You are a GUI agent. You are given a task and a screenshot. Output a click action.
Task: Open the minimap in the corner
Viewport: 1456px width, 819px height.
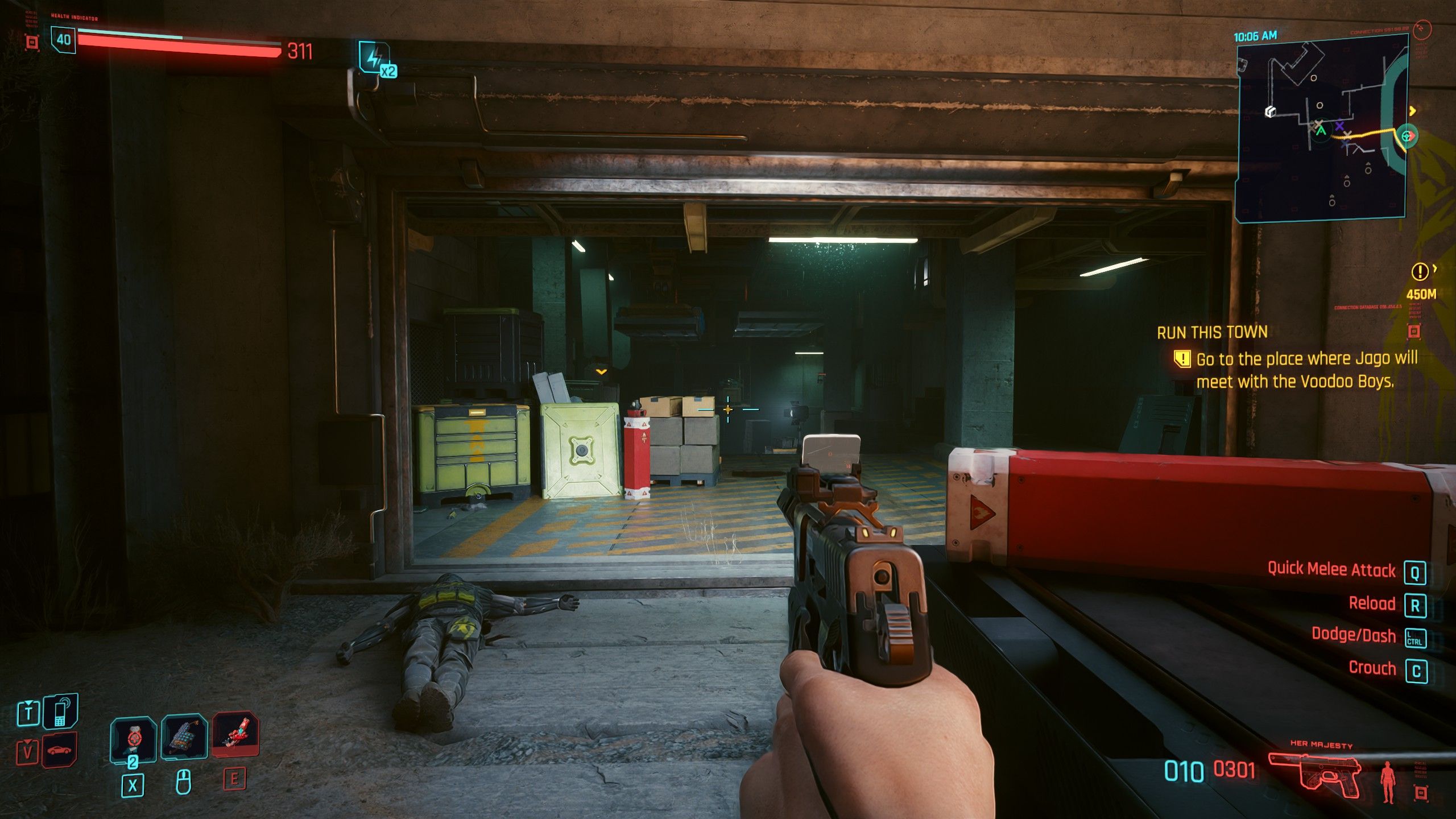click(1321, 128)
